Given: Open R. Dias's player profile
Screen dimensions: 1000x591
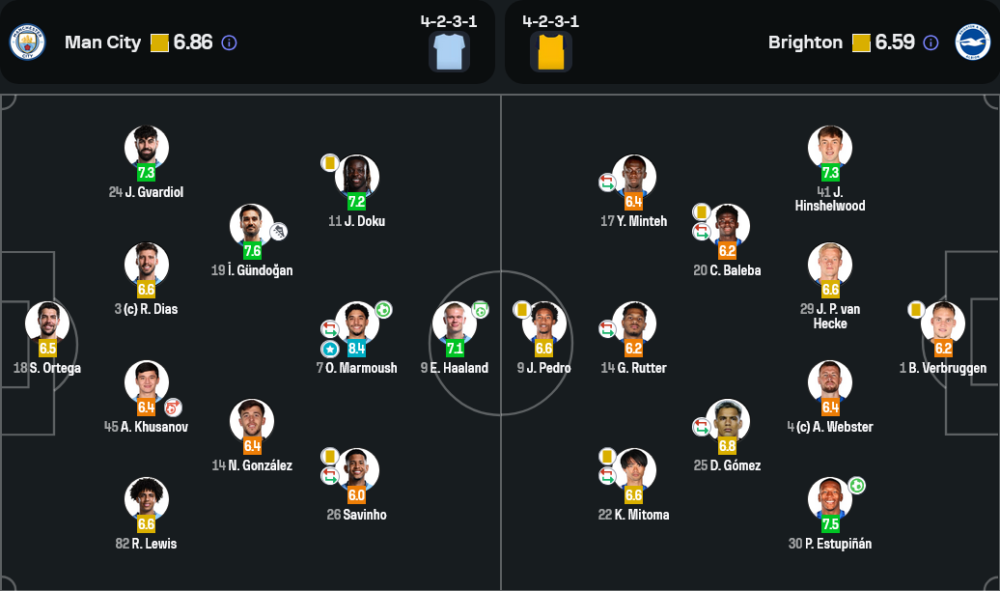Looking at the screenshot, I should pyautogui.click(x=146, y=265).
